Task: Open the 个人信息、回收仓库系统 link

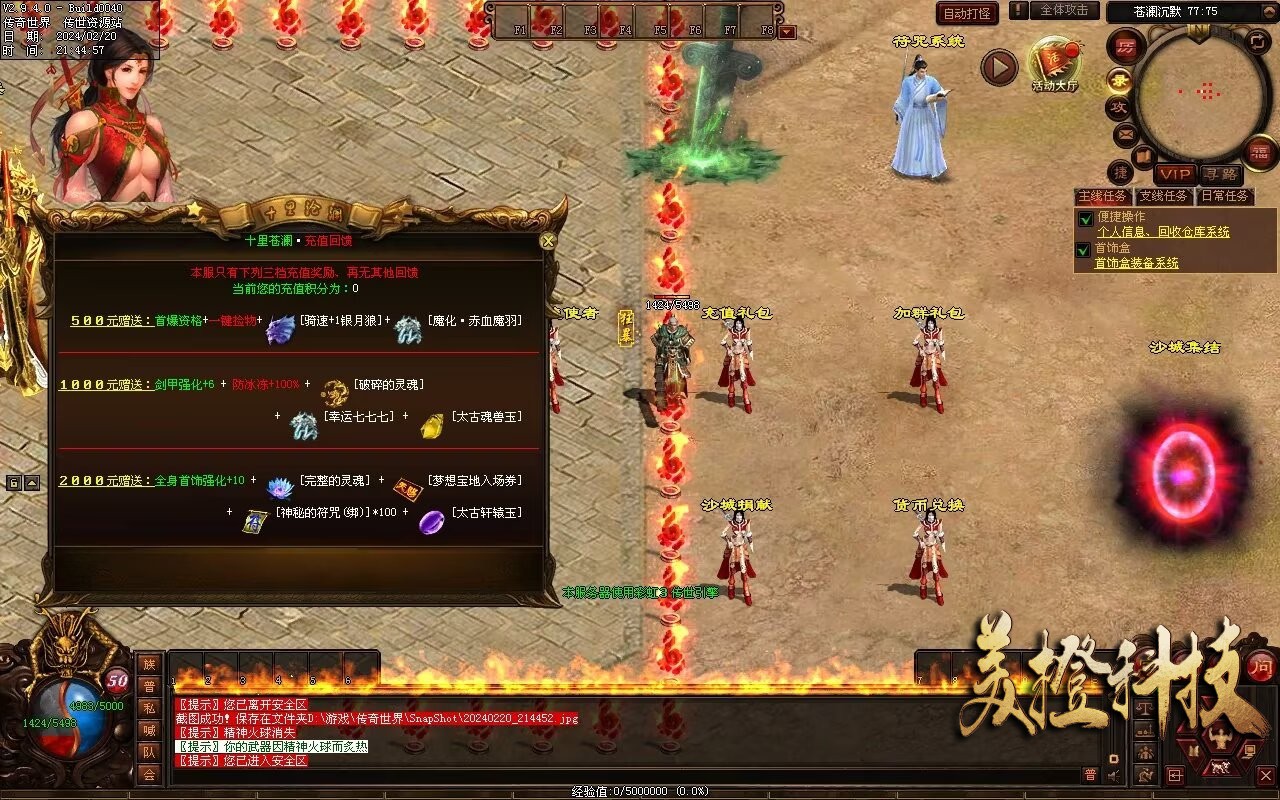Action: coord(1163,232)
